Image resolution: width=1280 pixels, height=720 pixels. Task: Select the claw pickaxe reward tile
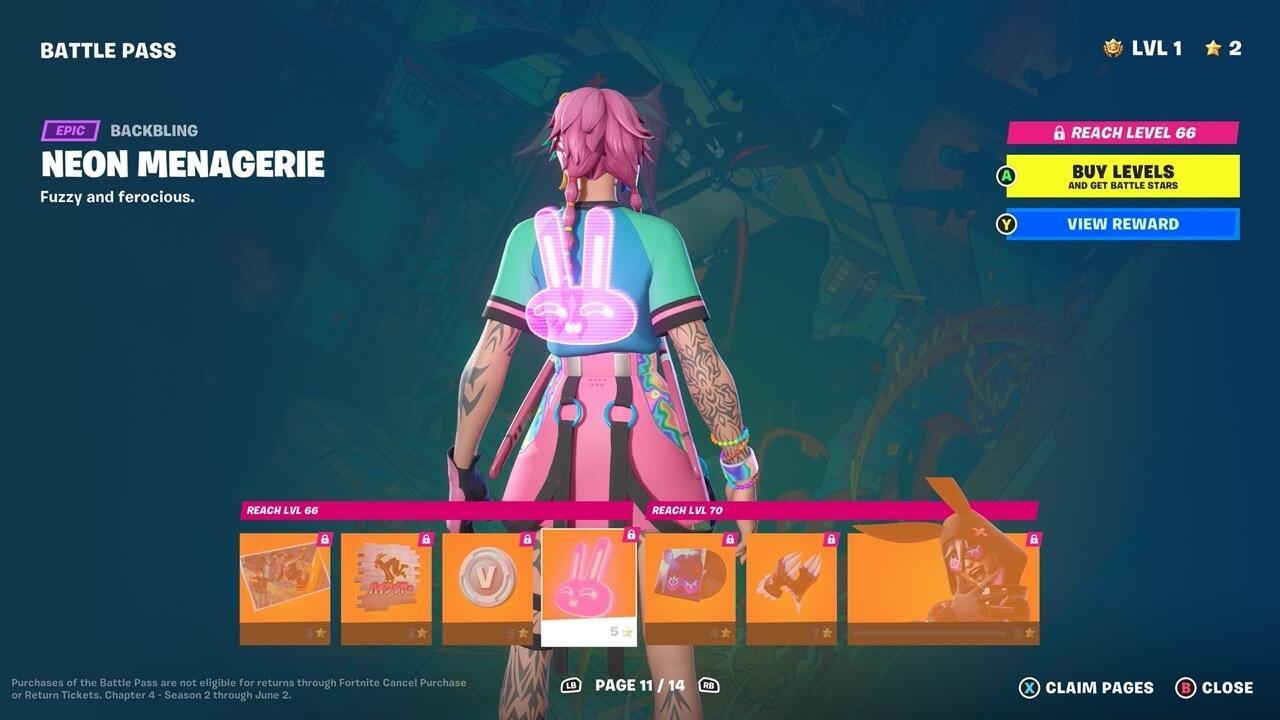(x=791, y=580)
